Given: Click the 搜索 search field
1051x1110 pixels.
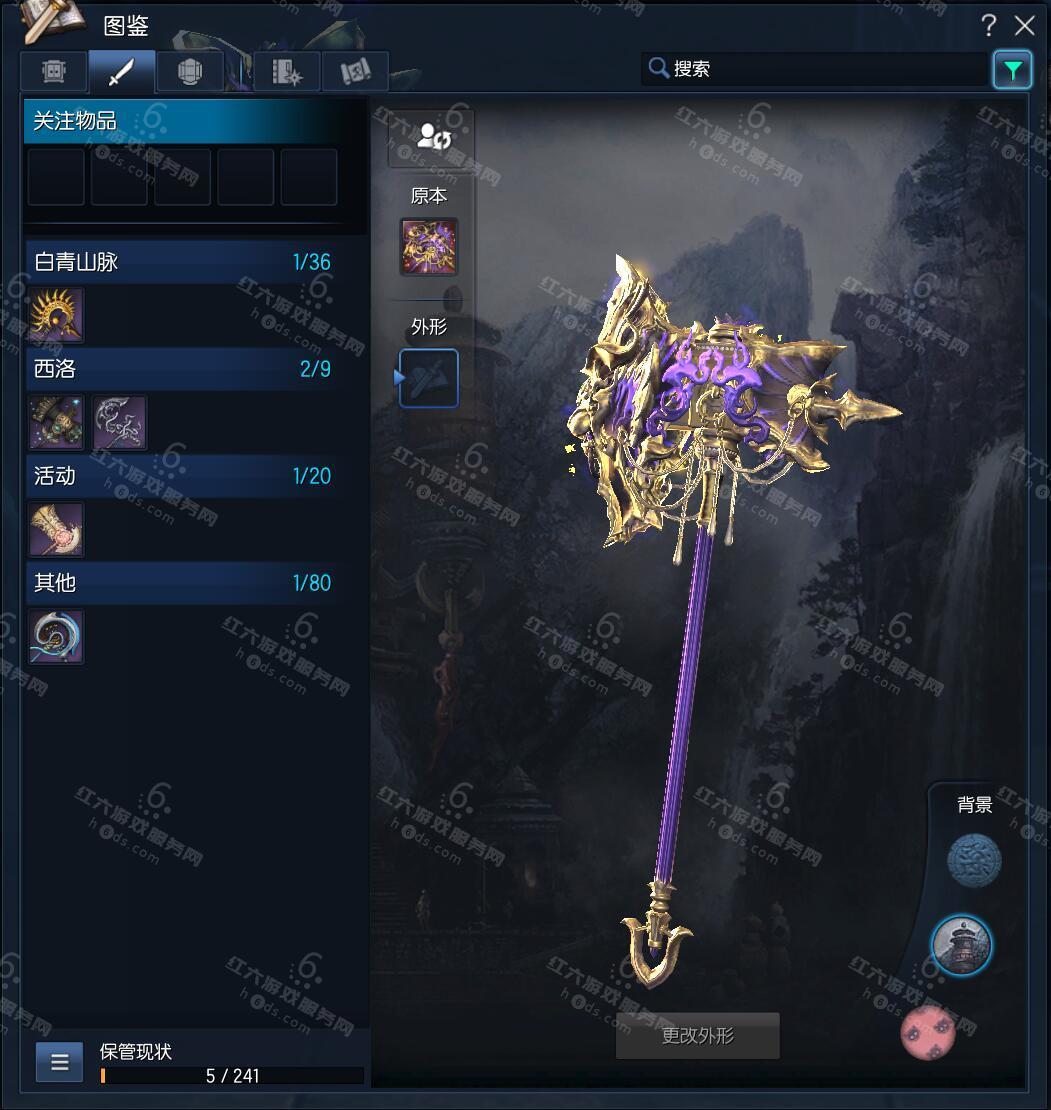Looking at the screenshot, I should point(815,69).
